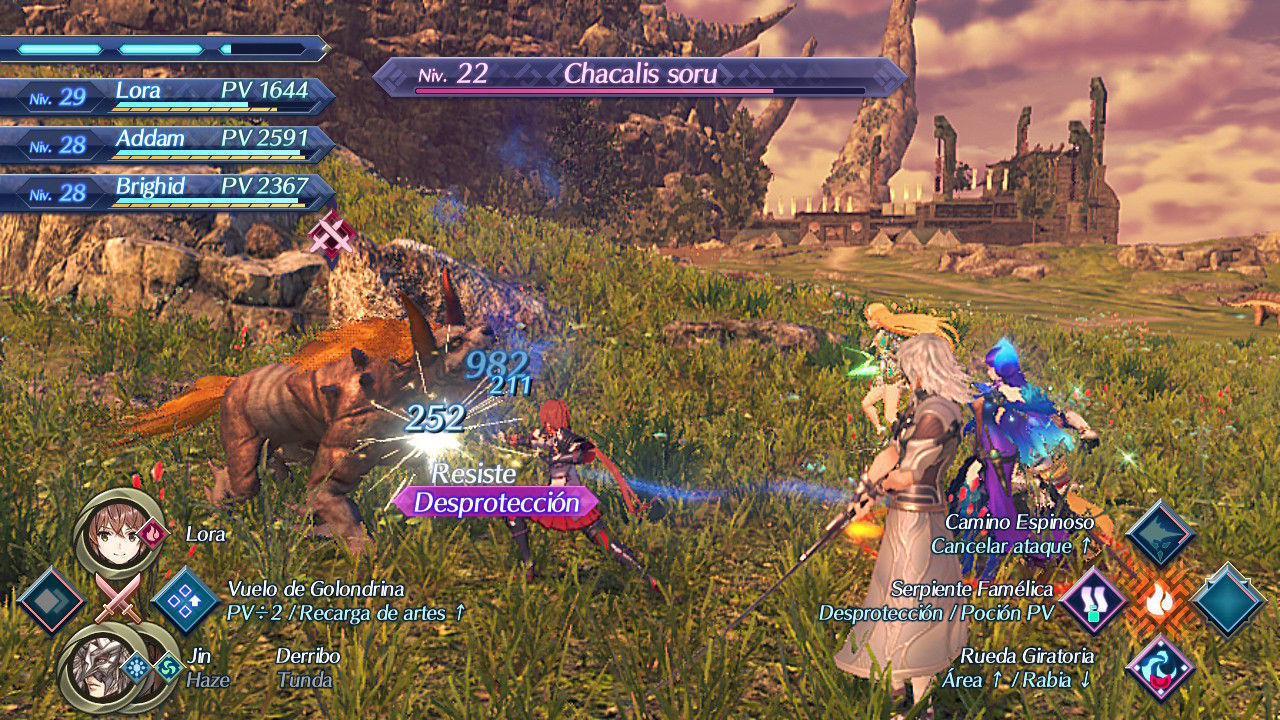Click the Chacalis soru enemy target bar
The image size is (1280, 720).
[x=640, y=77]
